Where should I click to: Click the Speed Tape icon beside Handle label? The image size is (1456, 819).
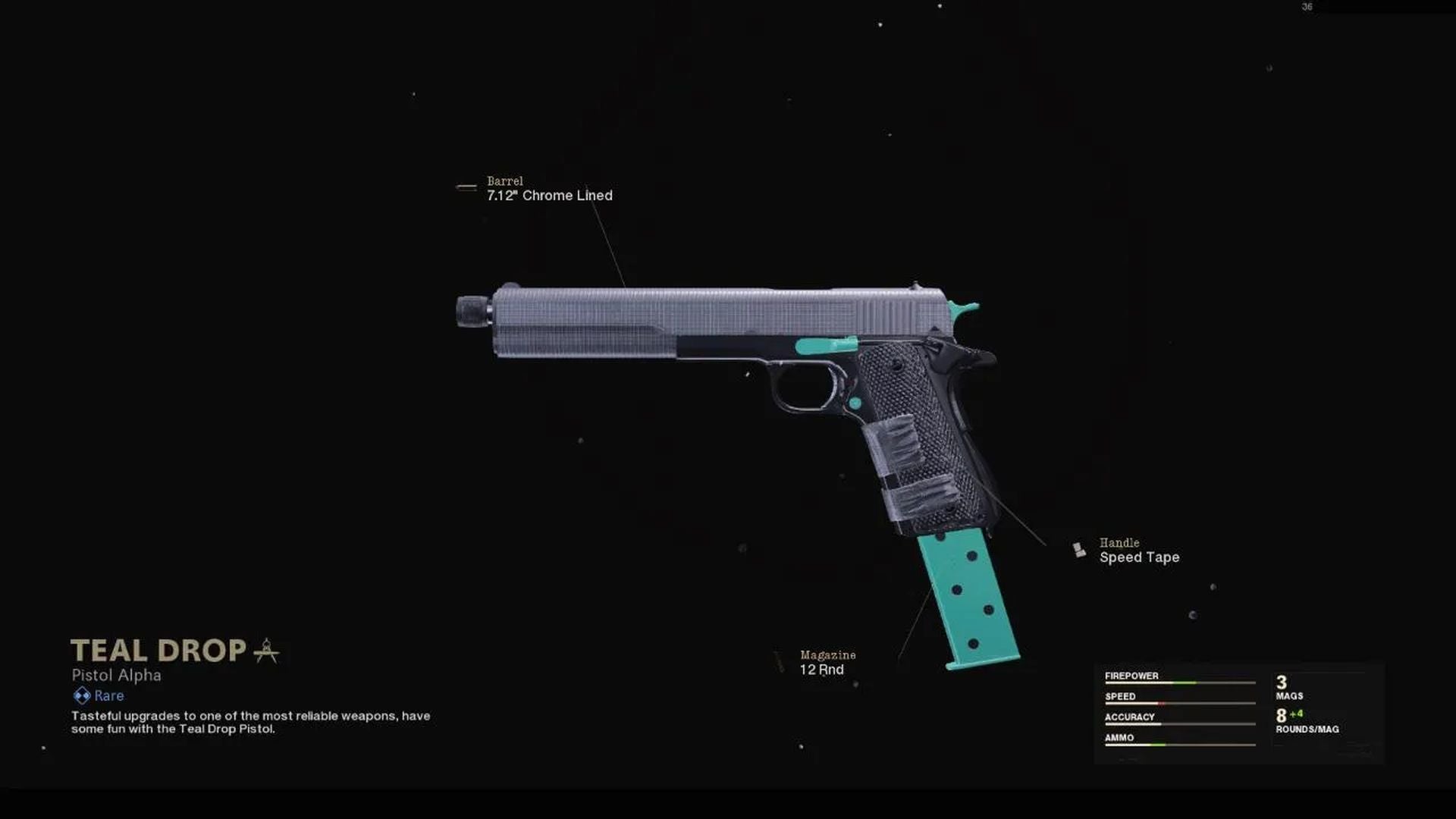[1080, 549]
